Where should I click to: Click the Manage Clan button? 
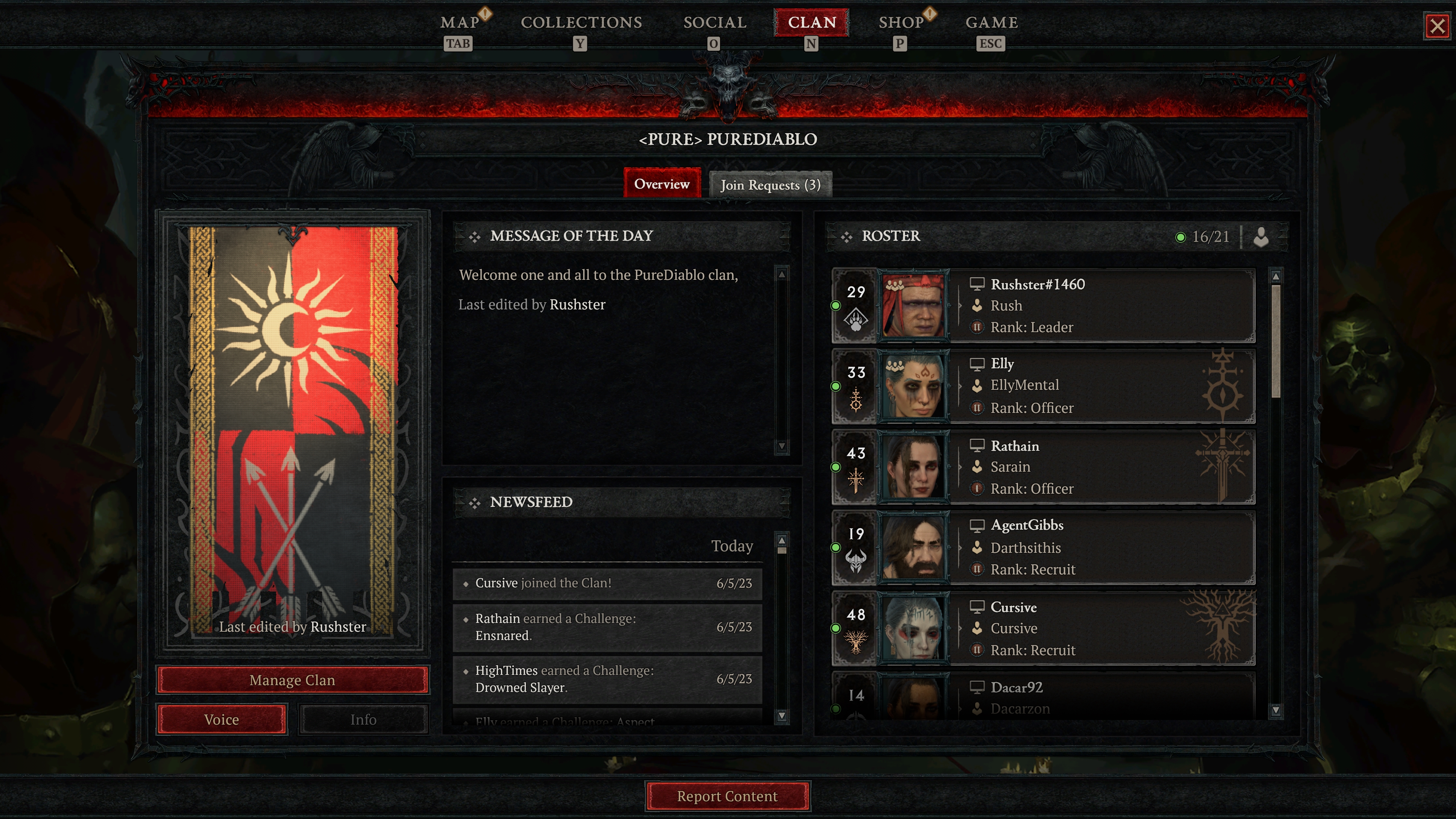[292, 680]
